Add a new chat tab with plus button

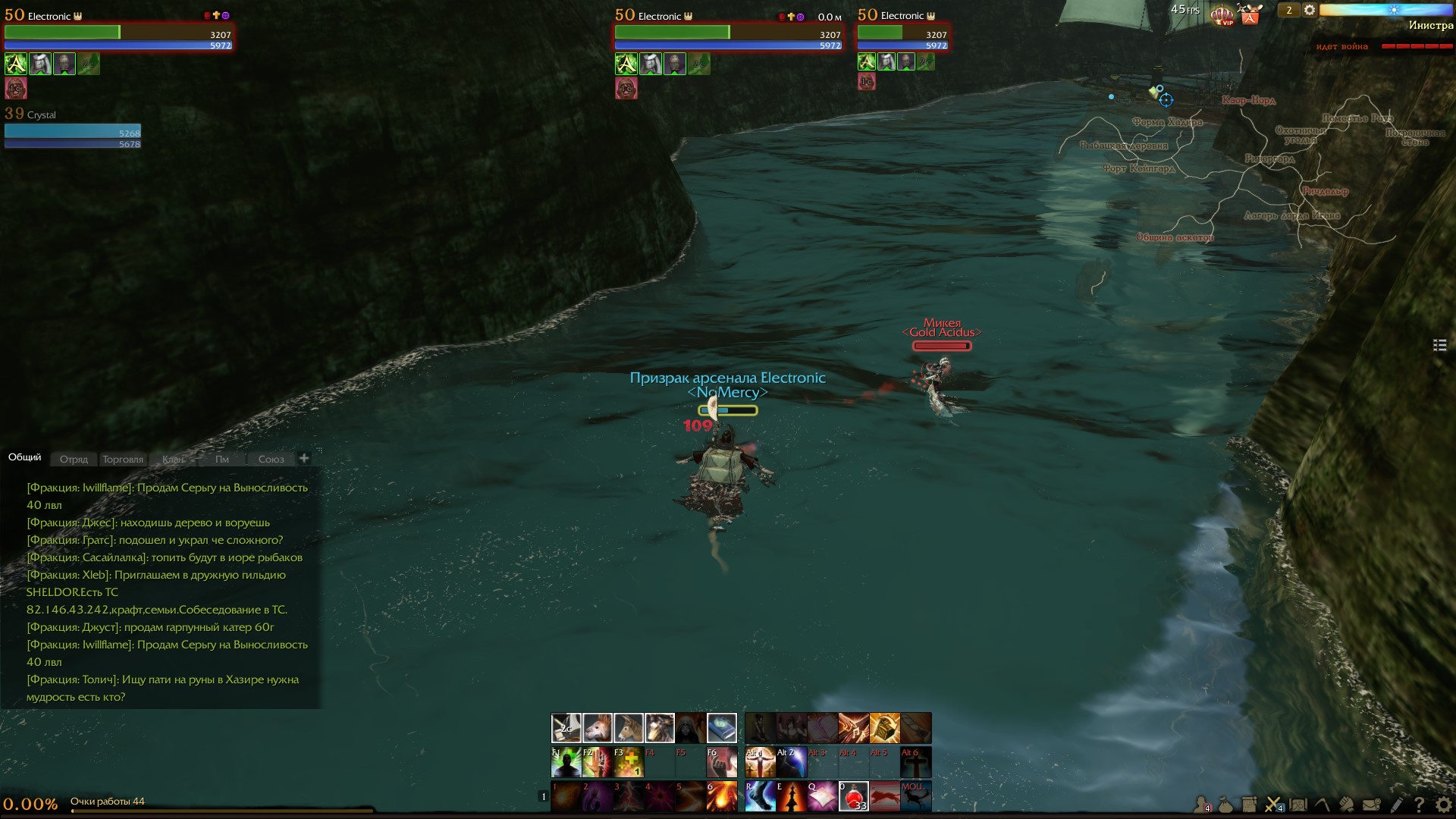point(304,458)
